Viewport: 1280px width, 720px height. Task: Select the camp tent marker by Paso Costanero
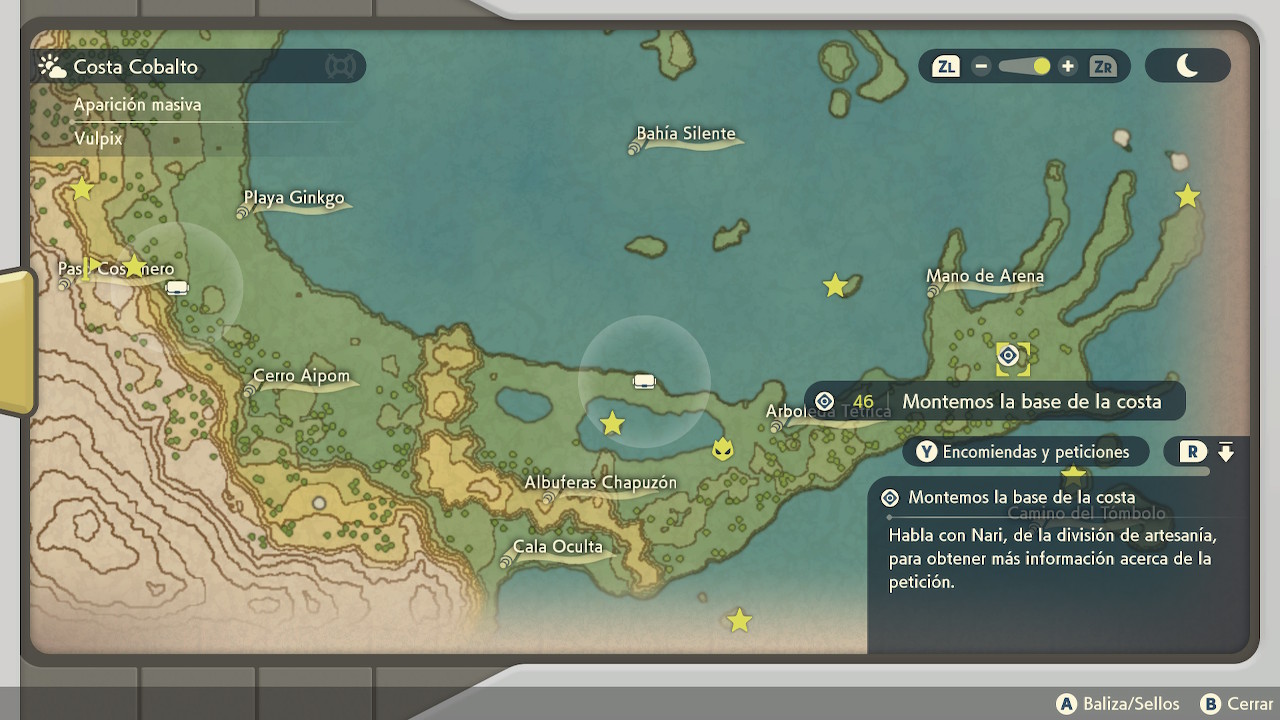point(177,288)
